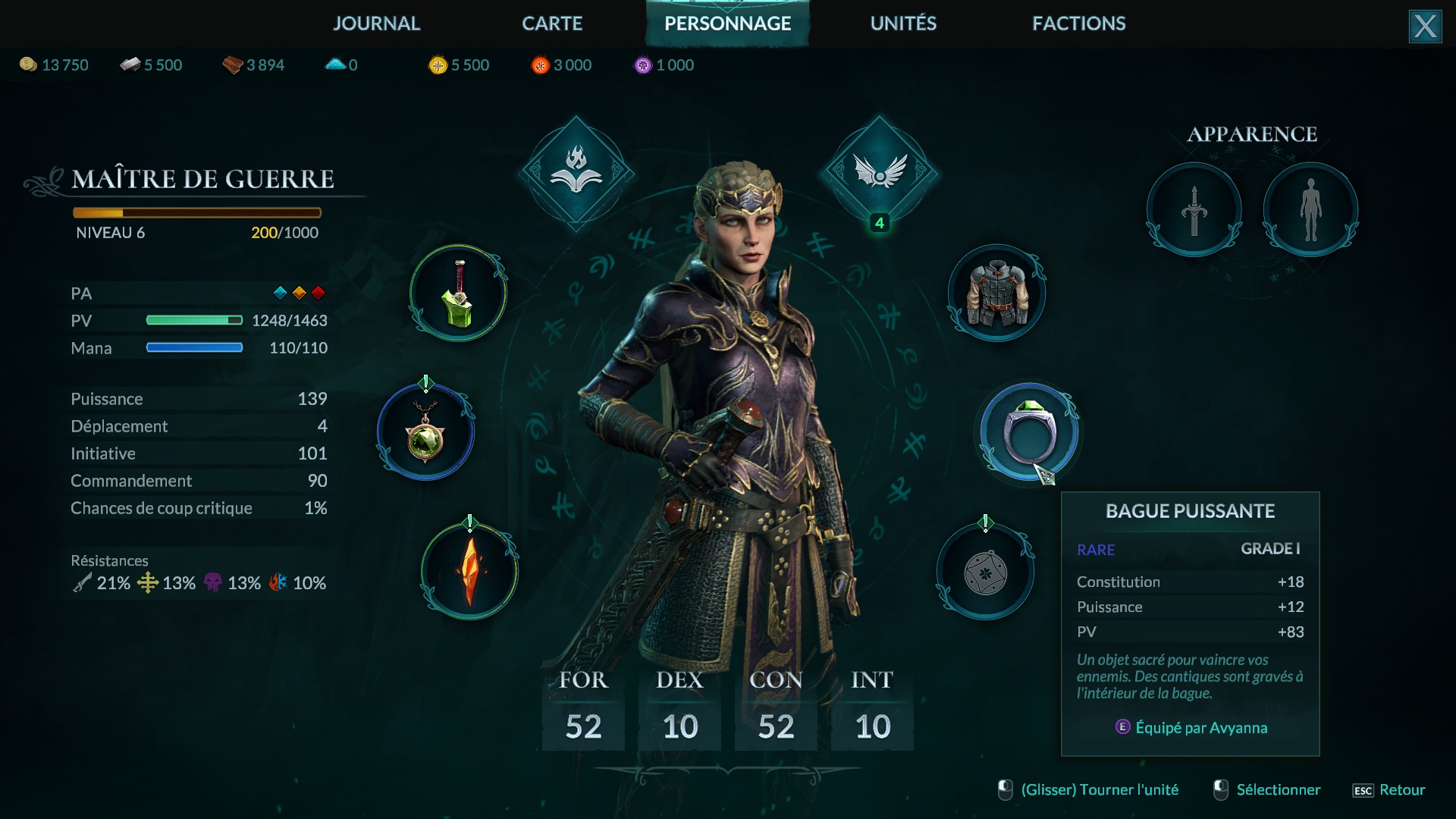
Task: Close the character screen with X
Action: click(x=1425, y=27)
